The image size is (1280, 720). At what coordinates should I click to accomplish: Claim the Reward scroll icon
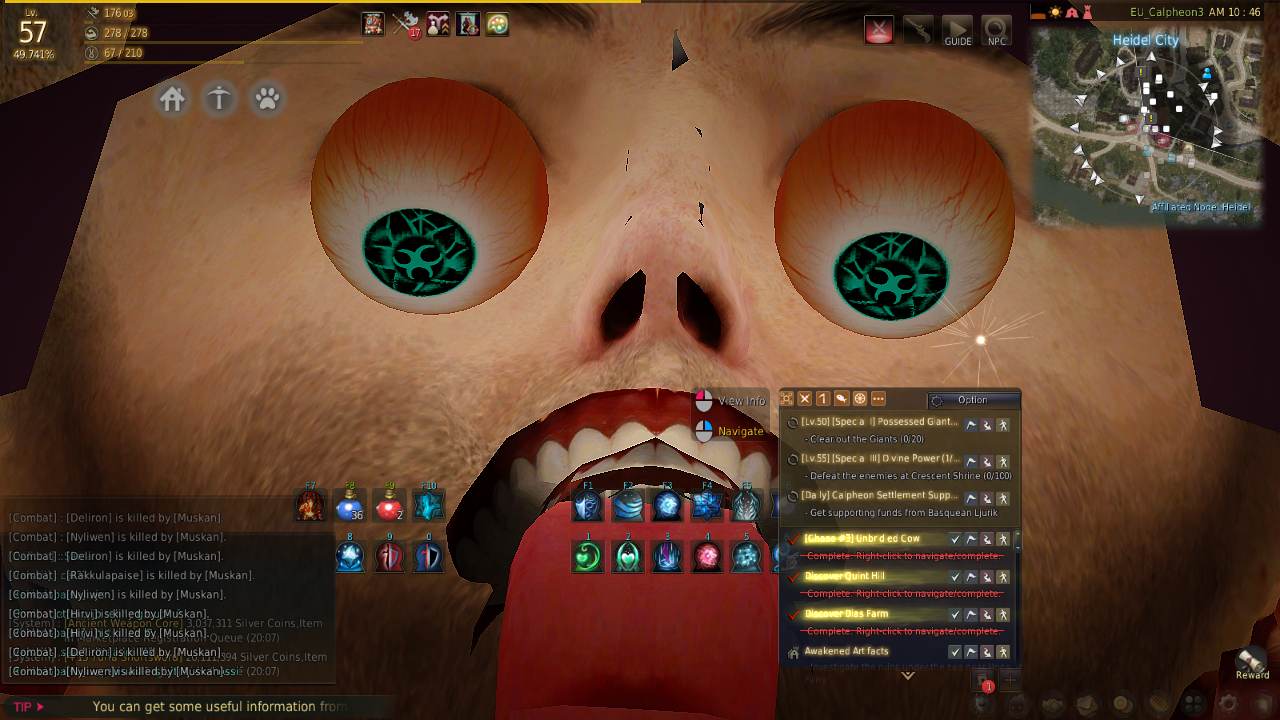(1251, 661)
